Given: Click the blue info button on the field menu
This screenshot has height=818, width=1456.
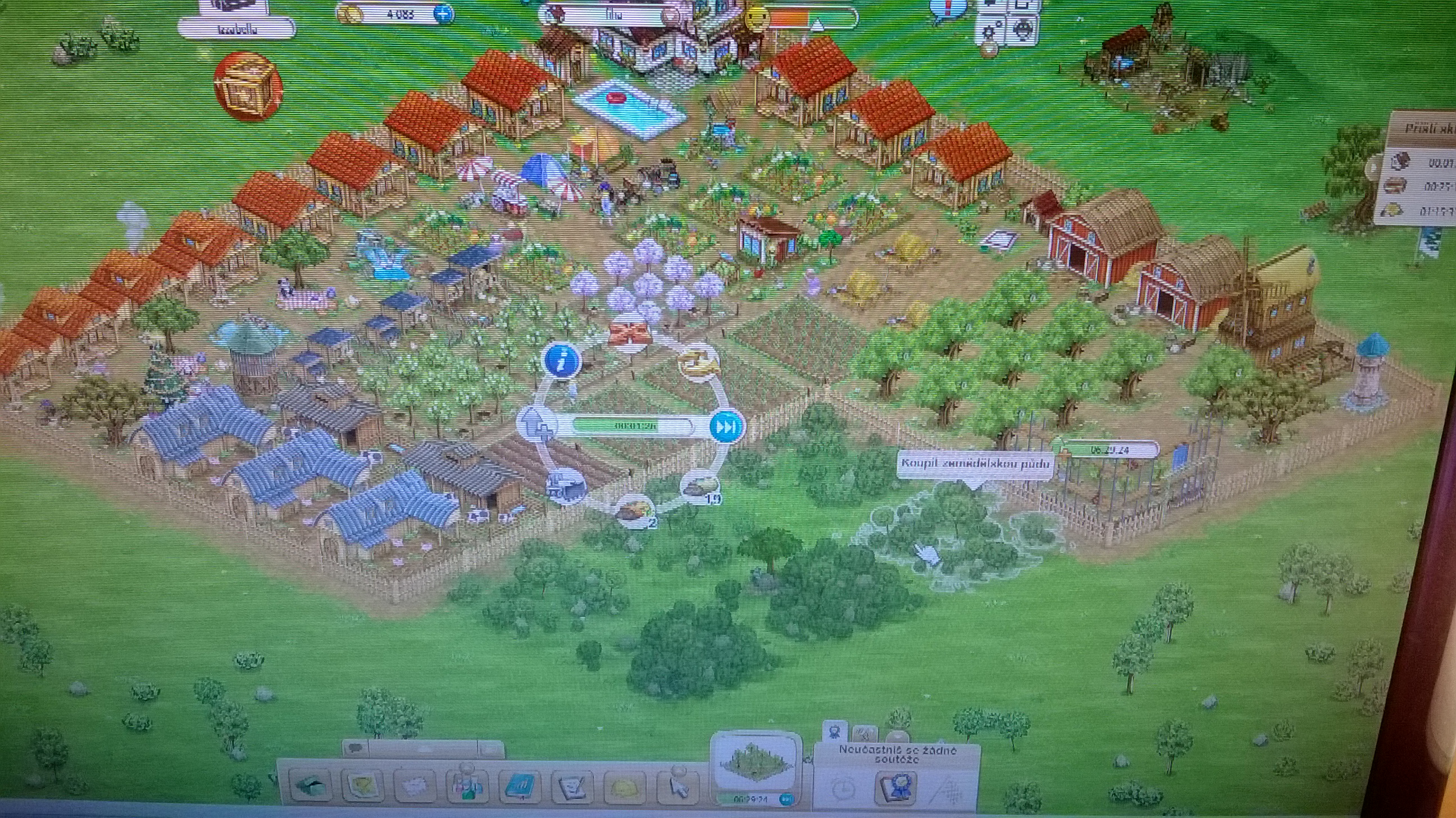Looking at the screenshot, I should [563, 360].
